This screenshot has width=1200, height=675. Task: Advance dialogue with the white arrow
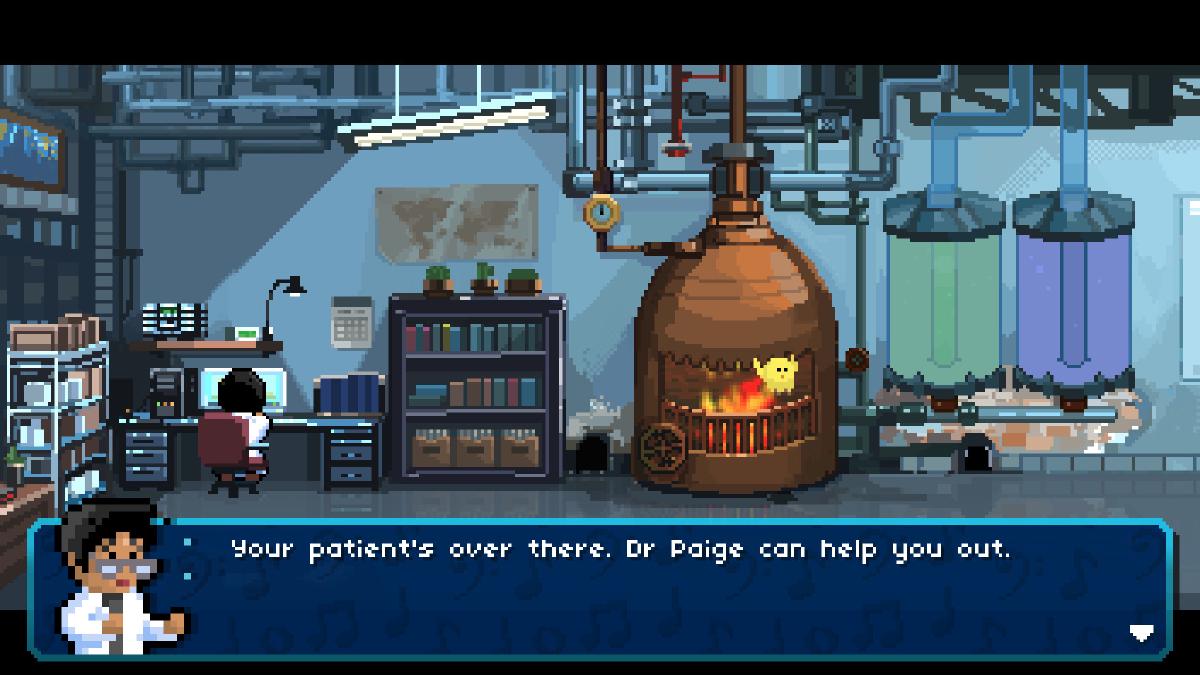click(1141, 632)
